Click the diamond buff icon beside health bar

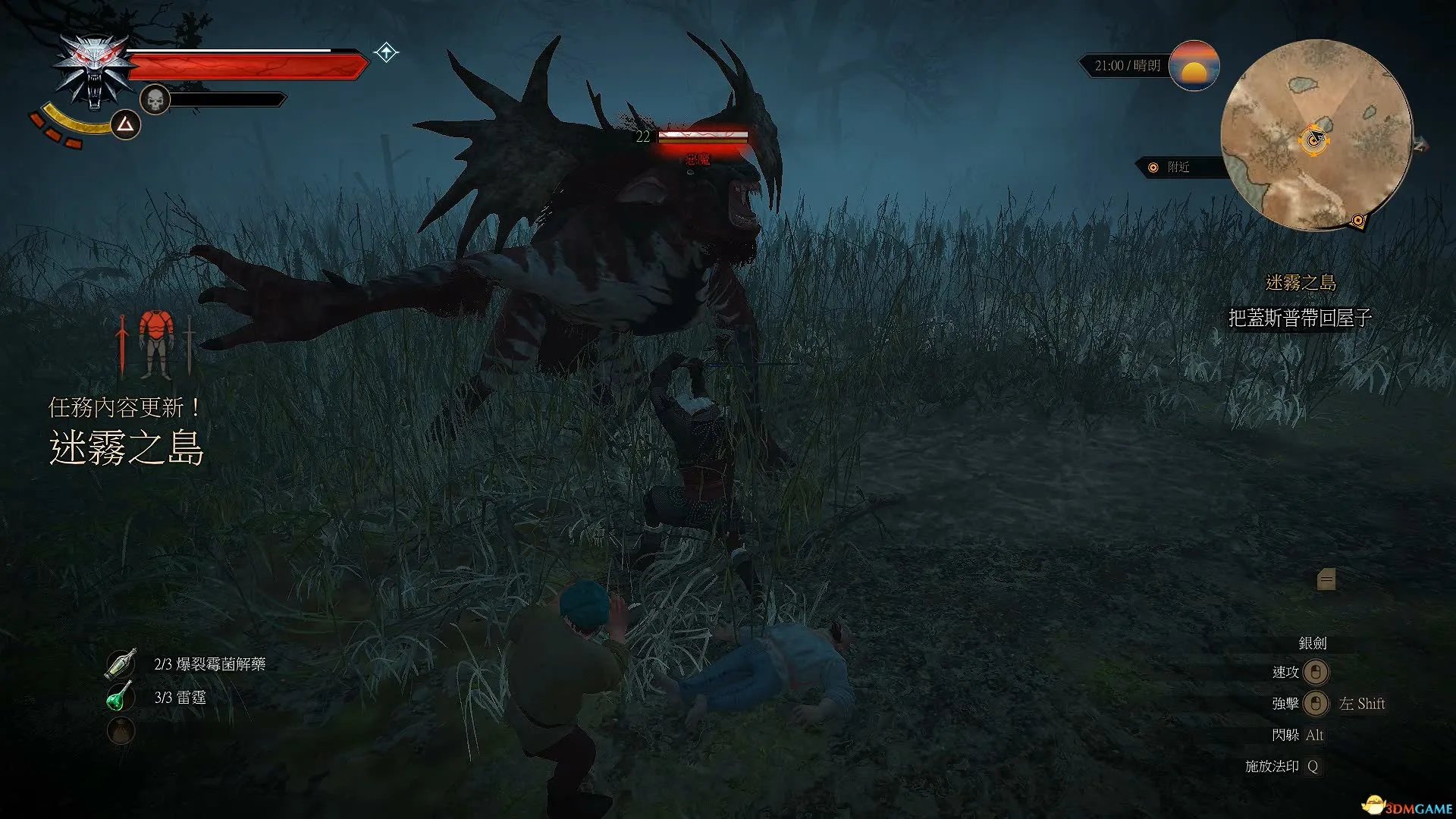[386, 52]
